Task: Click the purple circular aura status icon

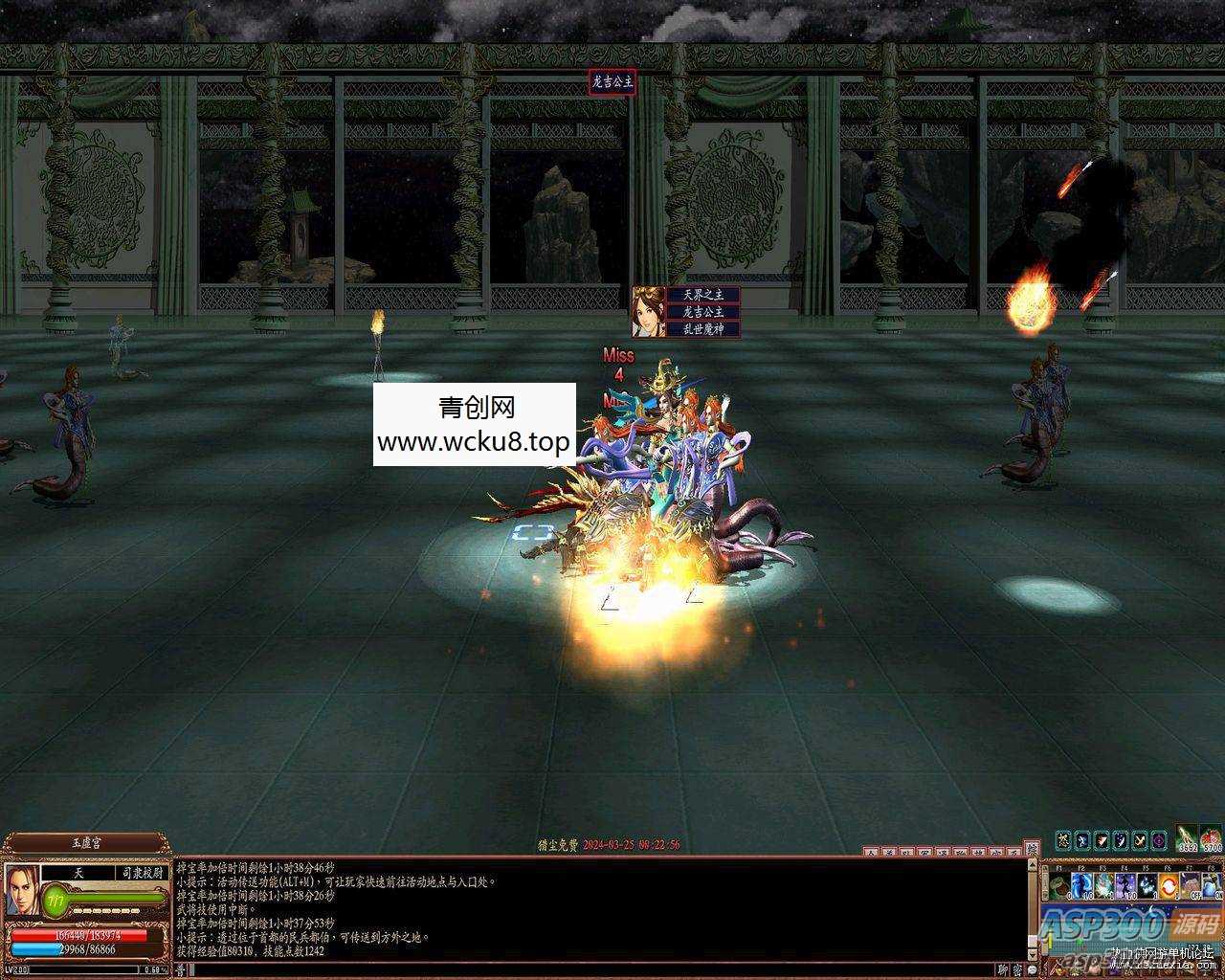Action: pyautogui.click(x=1157, y=840)
